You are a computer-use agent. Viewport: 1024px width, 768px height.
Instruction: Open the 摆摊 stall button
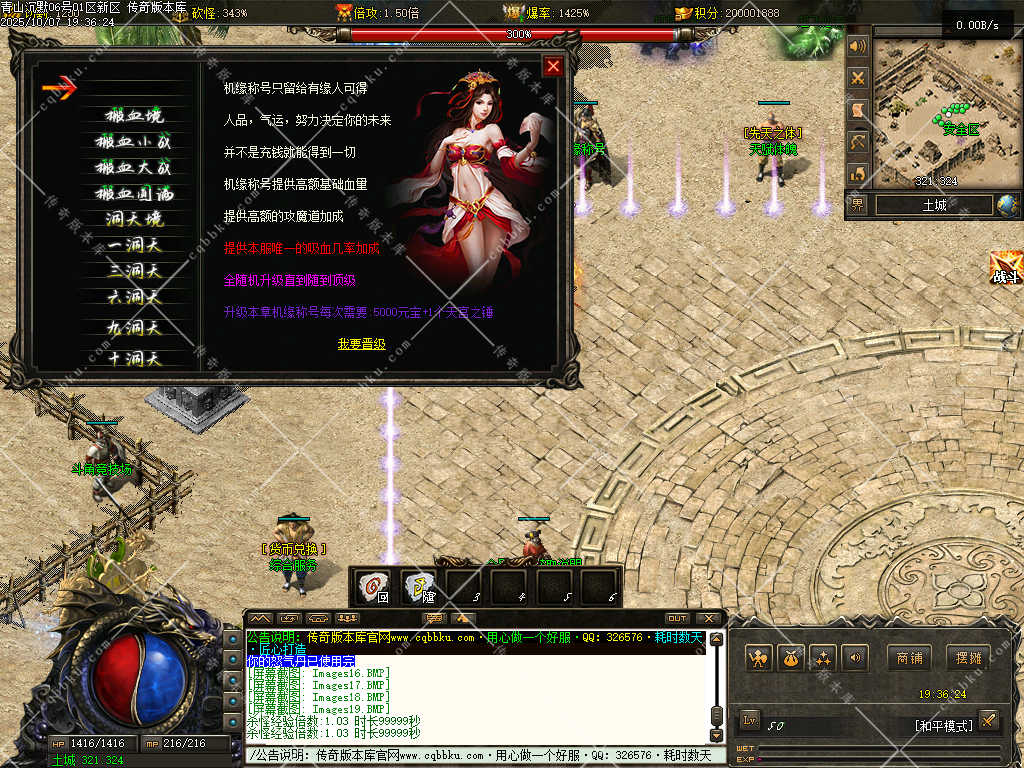[969, 658]
